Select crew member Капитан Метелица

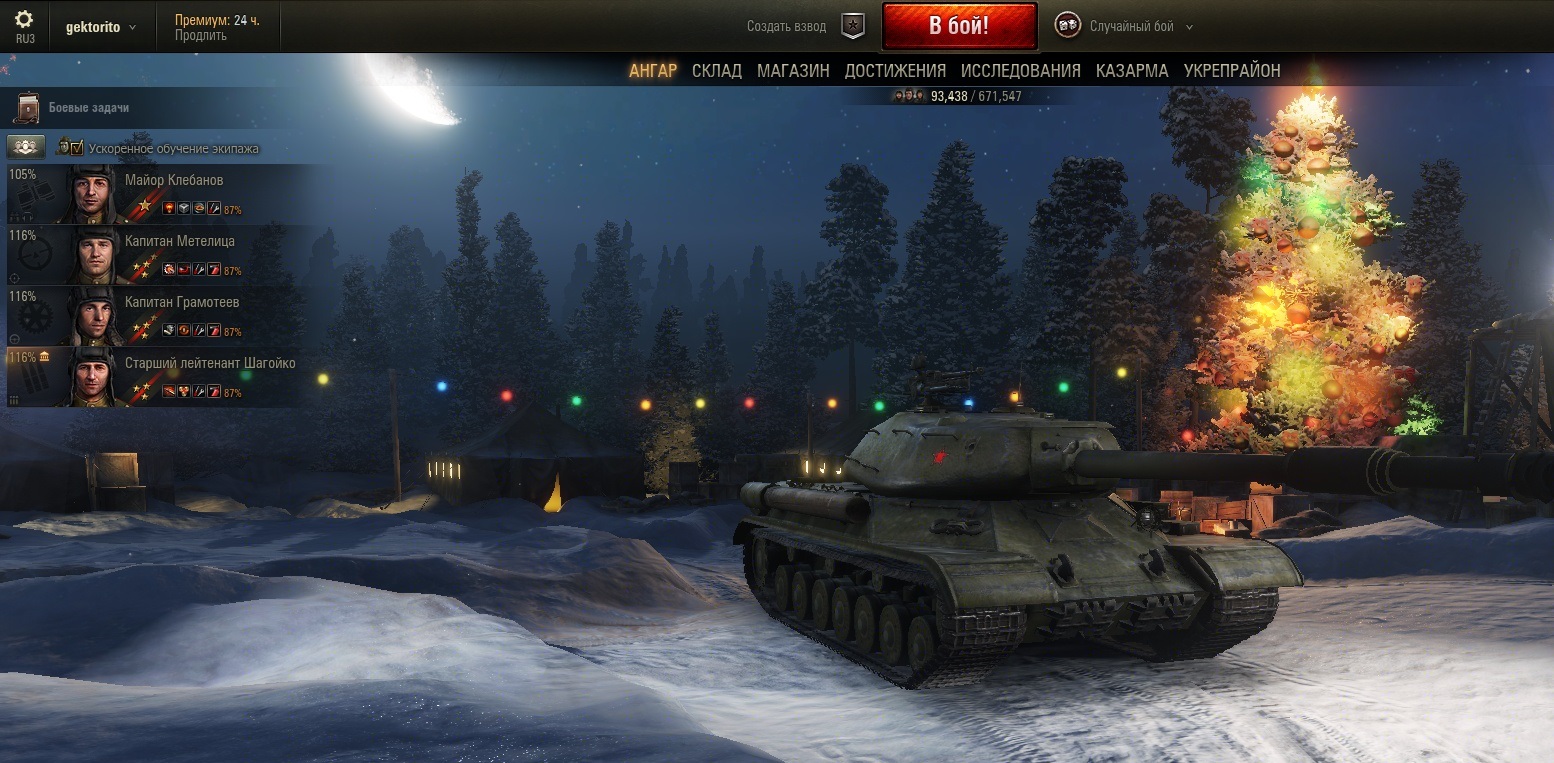point(180,242)
